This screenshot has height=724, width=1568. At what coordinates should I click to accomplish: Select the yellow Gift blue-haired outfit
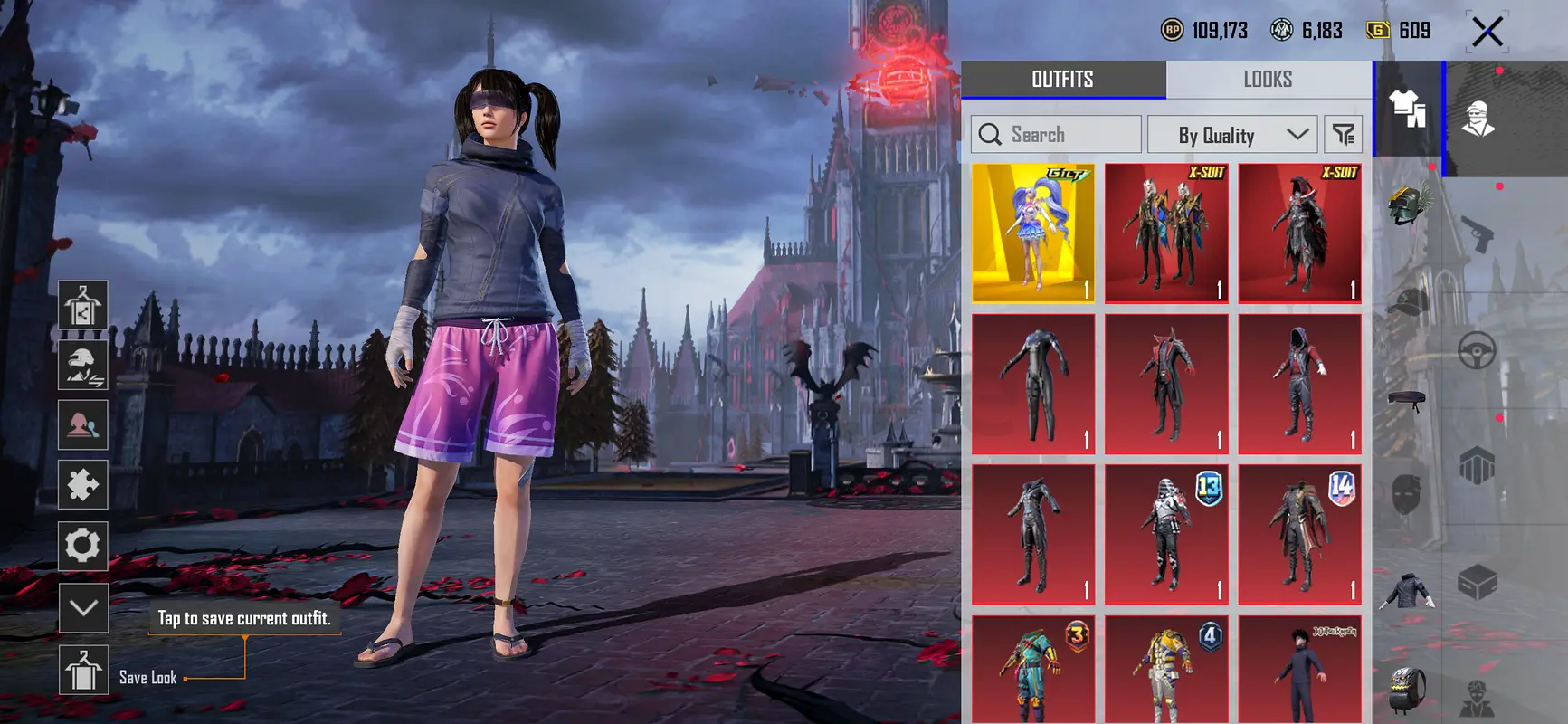click(1032, 233)
